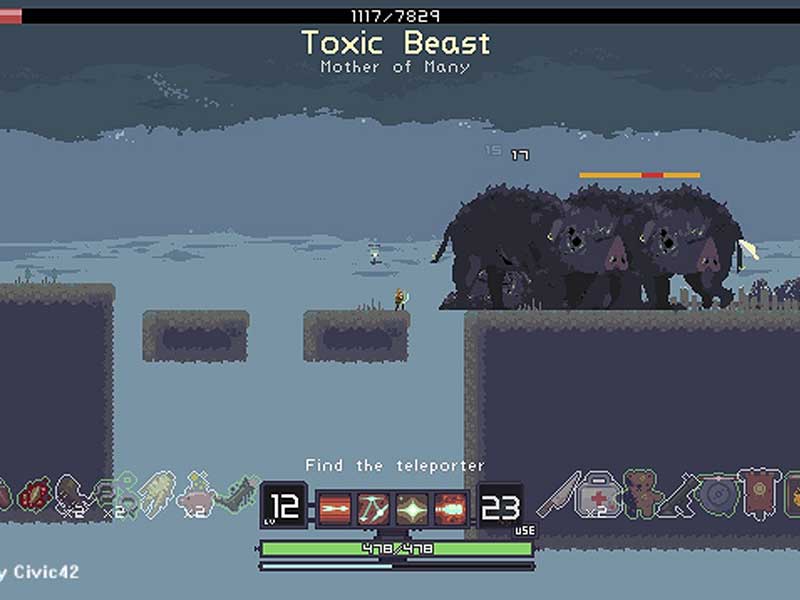The height and width of the screenshot is (600, 800).
Task: Pick the red seed item with green outline
Action: (34, 494)
